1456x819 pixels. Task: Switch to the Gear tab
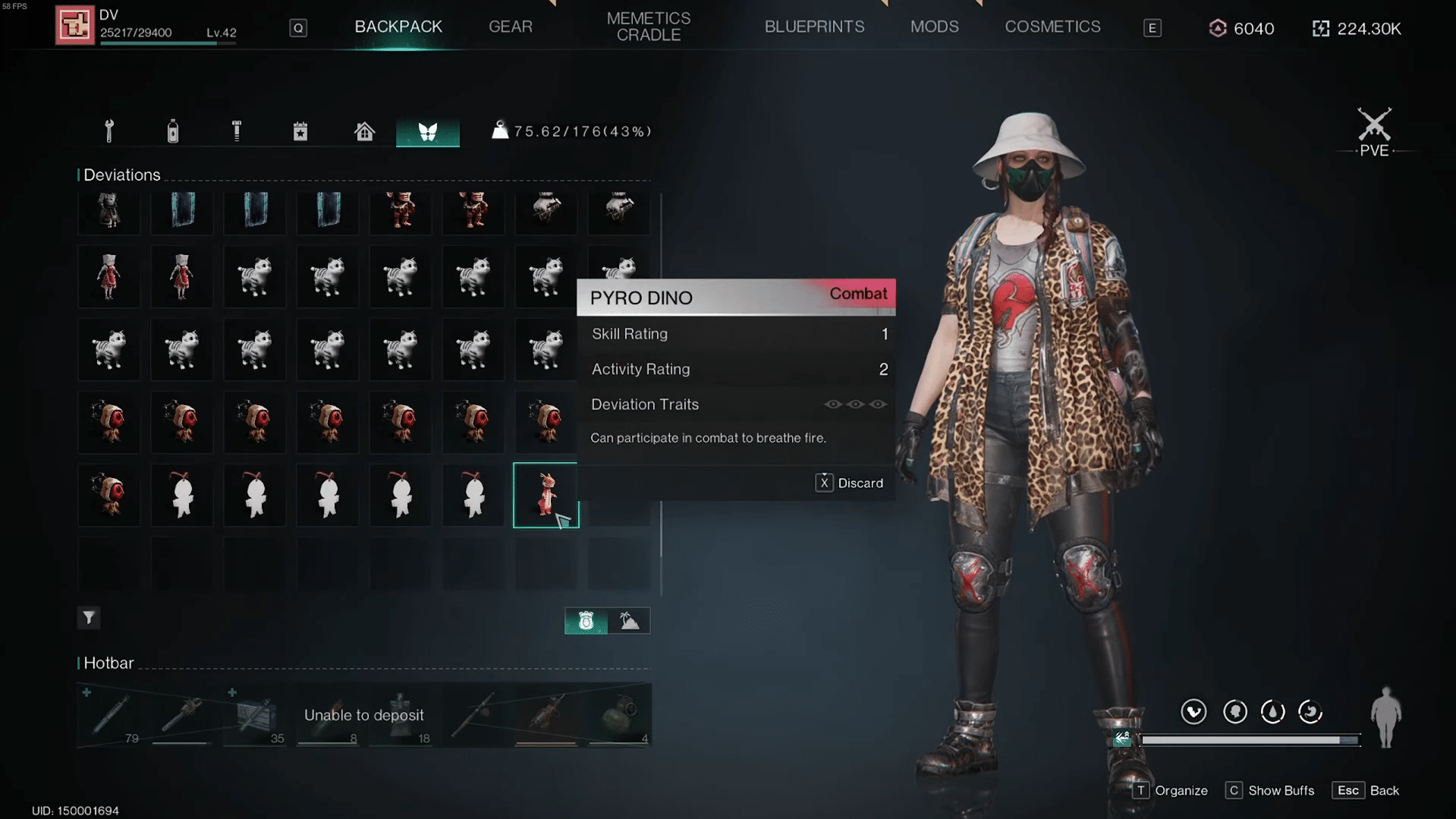(x=510, y=27)
